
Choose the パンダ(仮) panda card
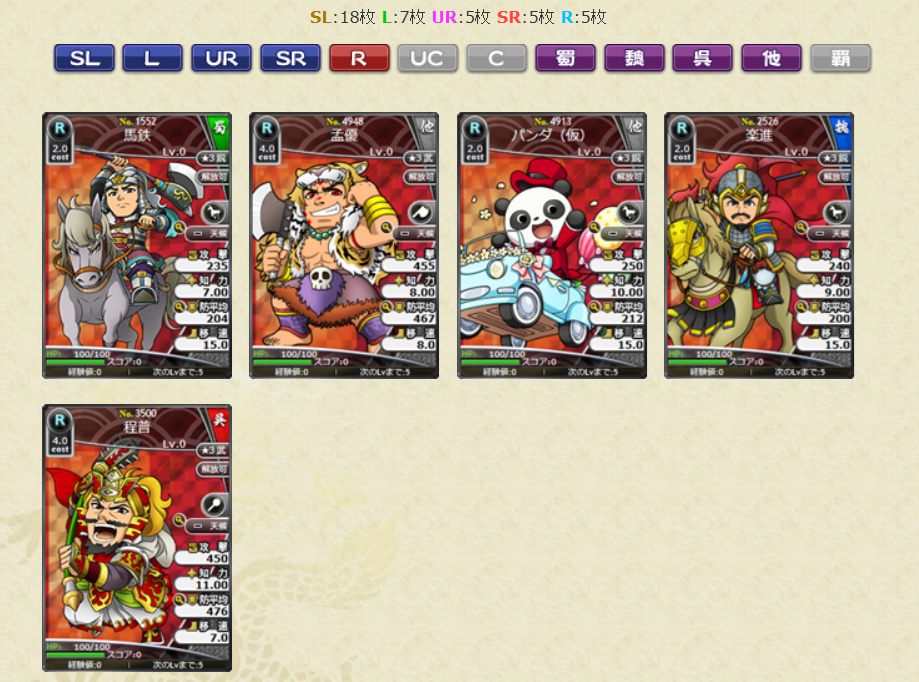coord(552,245)
